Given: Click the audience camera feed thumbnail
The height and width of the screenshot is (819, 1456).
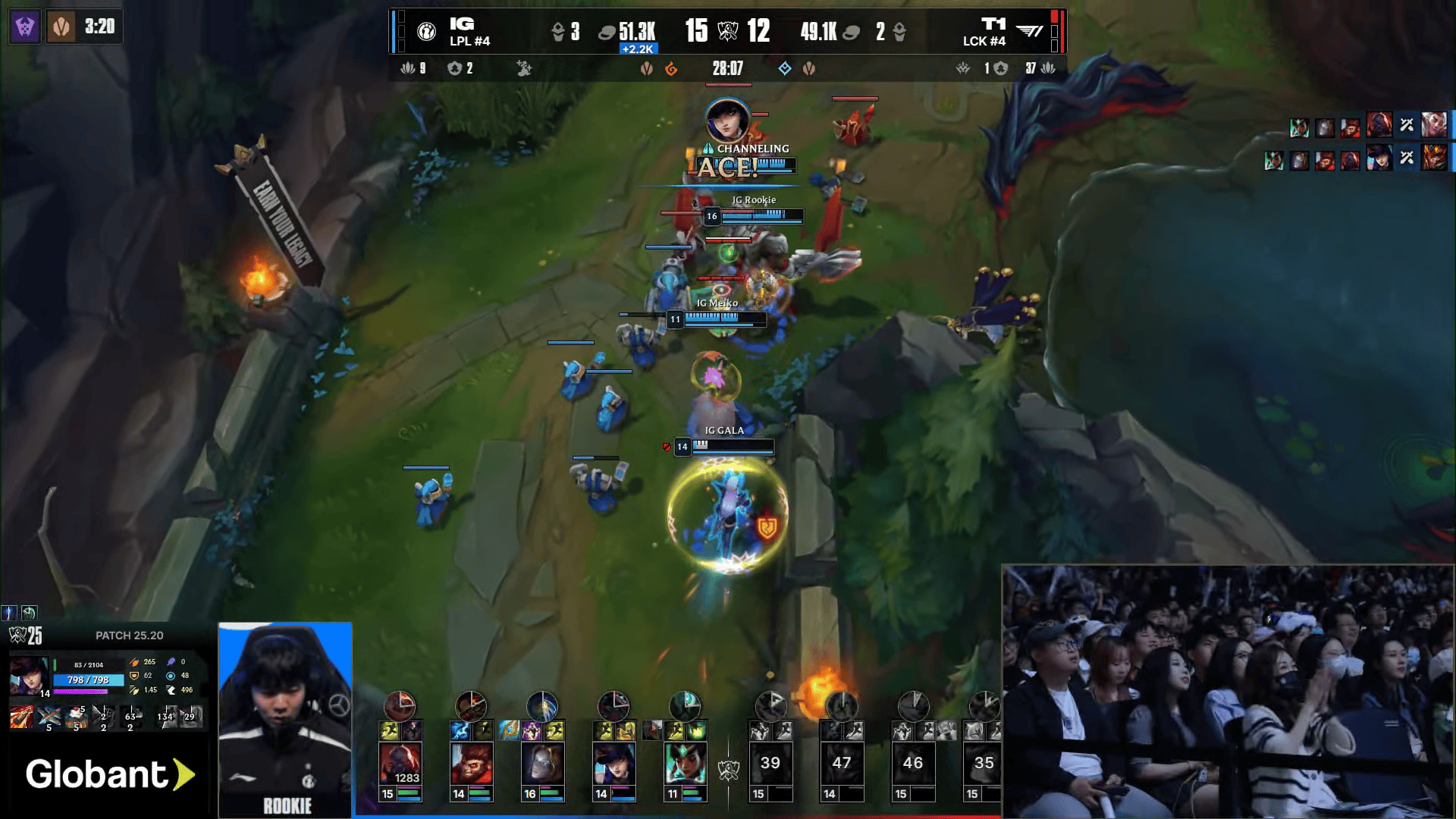Looking at the screenshot, I should tap(1227, 690).
